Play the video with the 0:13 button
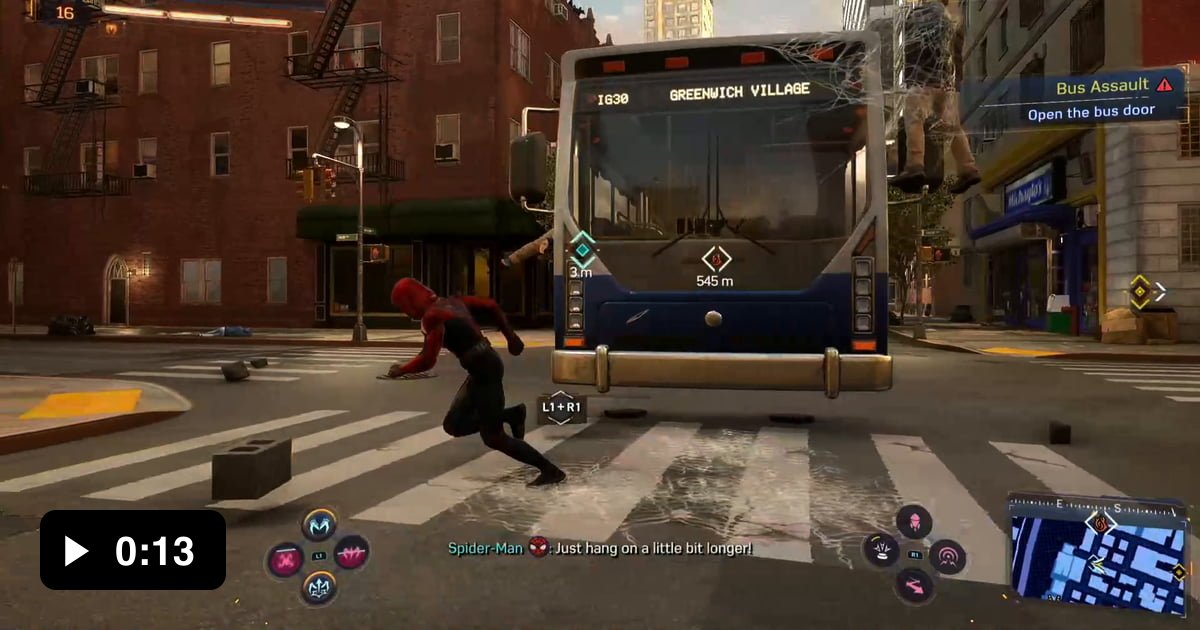 [x=132, y=549]
